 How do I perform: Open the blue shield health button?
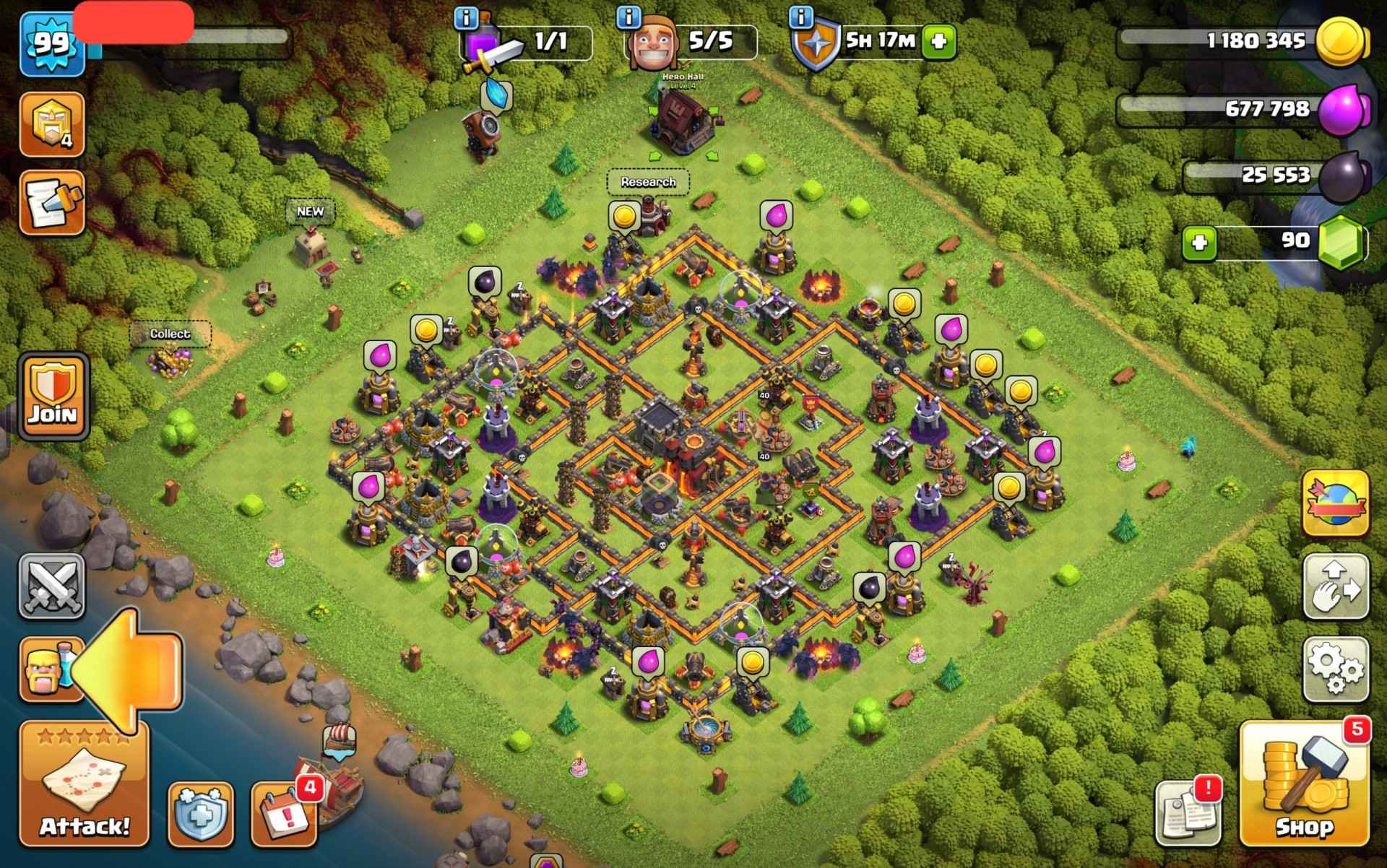[x=200, y=814]
